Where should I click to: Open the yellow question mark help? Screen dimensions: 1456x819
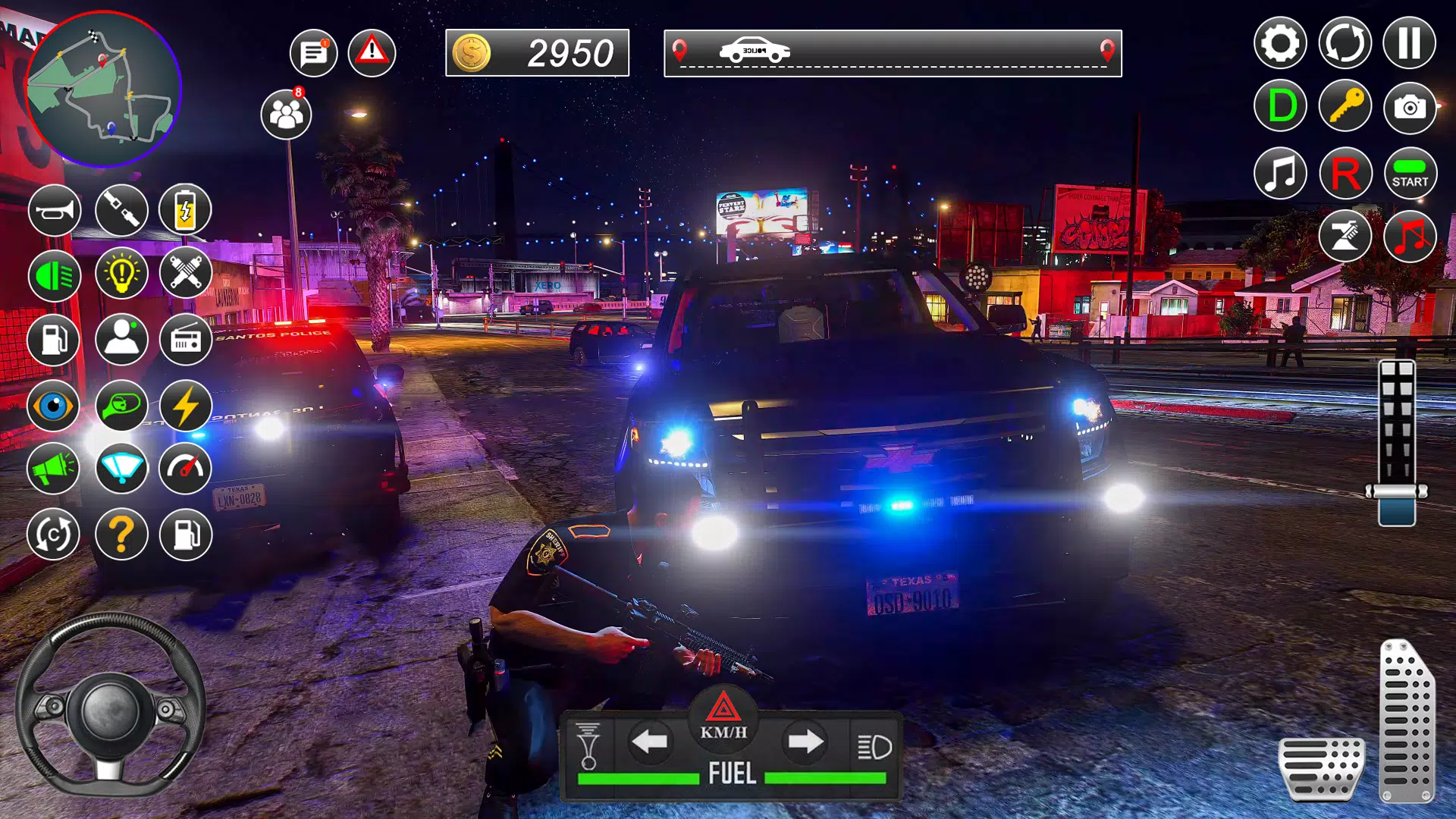click(x=121, y=535)
